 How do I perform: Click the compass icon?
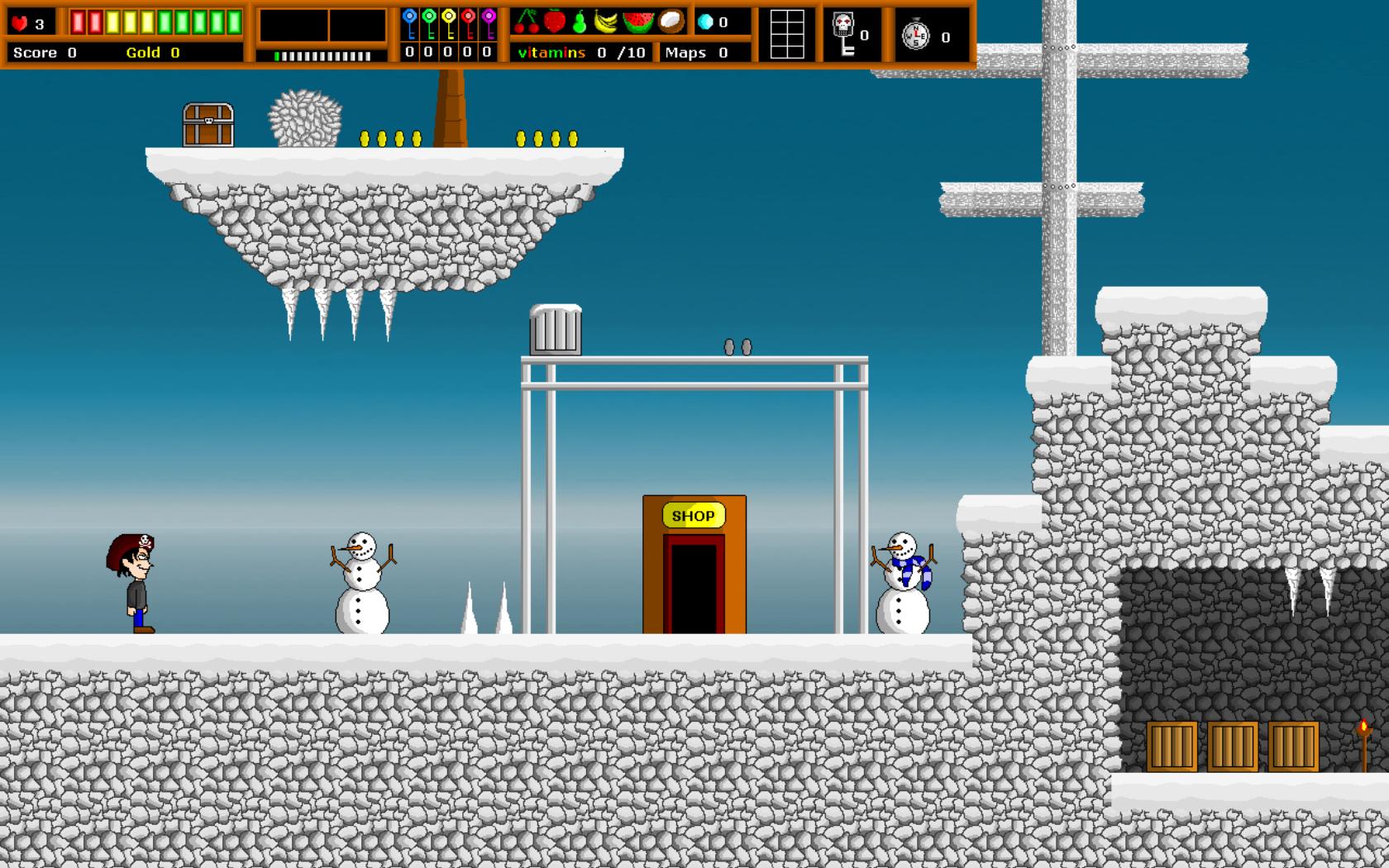(x=915, y=35)
